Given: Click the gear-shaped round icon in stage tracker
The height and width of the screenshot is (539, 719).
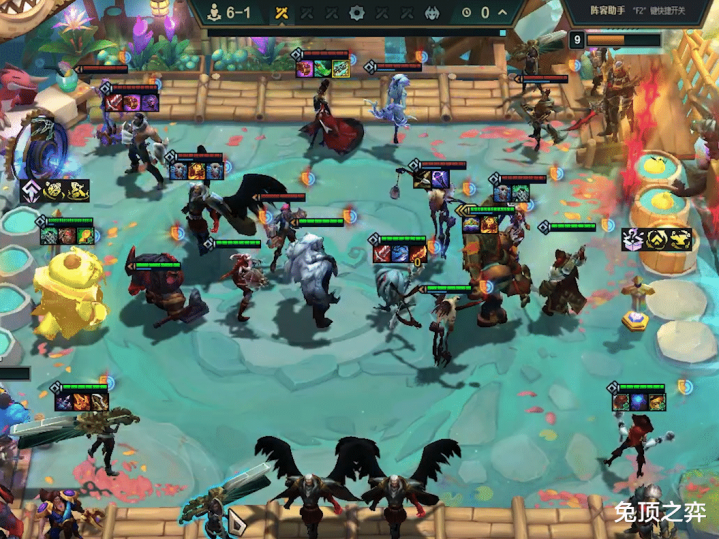Looking at the screenshot, I should [x=357, y=13].
